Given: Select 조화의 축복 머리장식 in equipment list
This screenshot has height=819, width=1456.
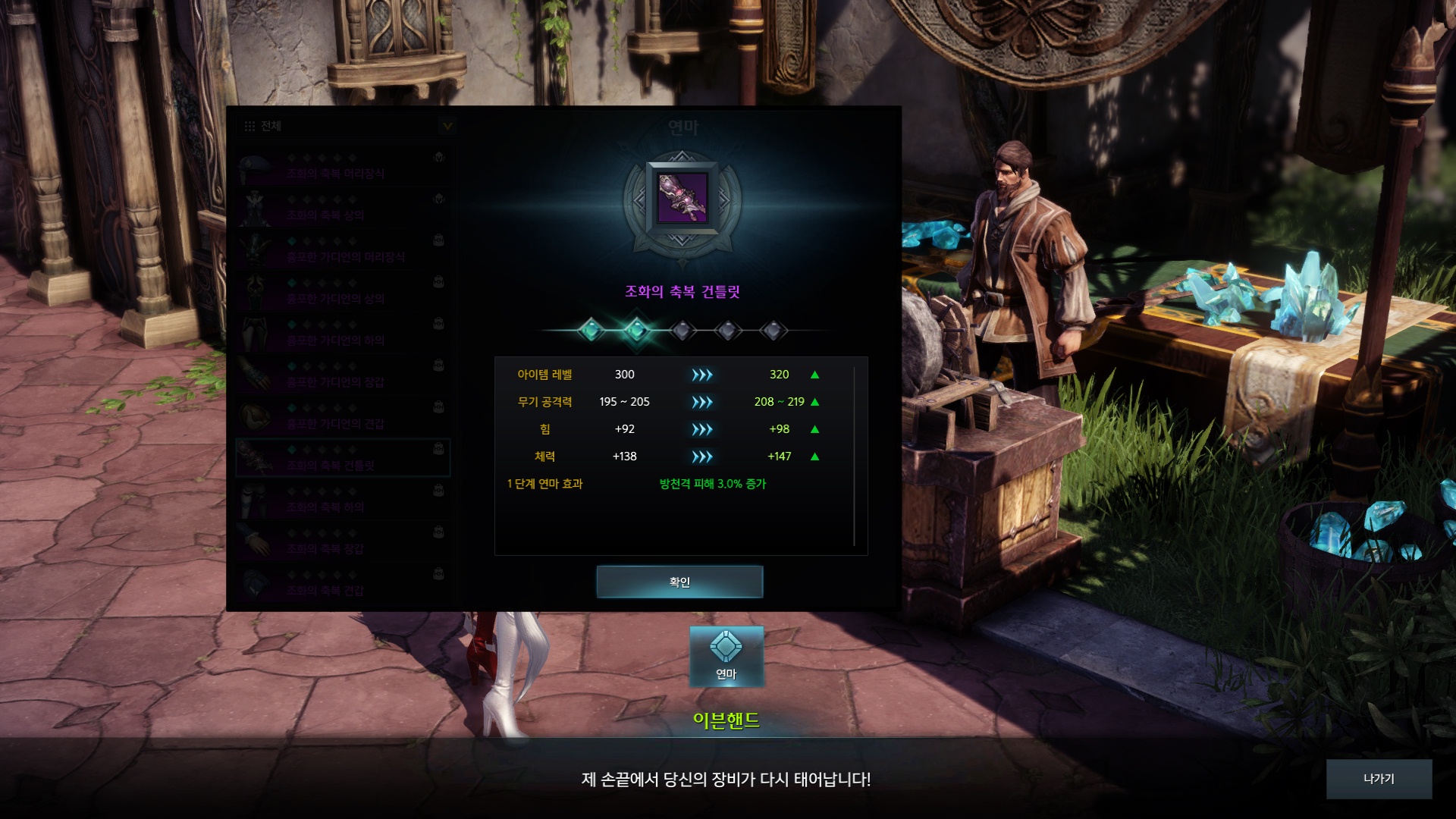Looking at the screenshot, I should pyautogui.click(x=343, y=168).
